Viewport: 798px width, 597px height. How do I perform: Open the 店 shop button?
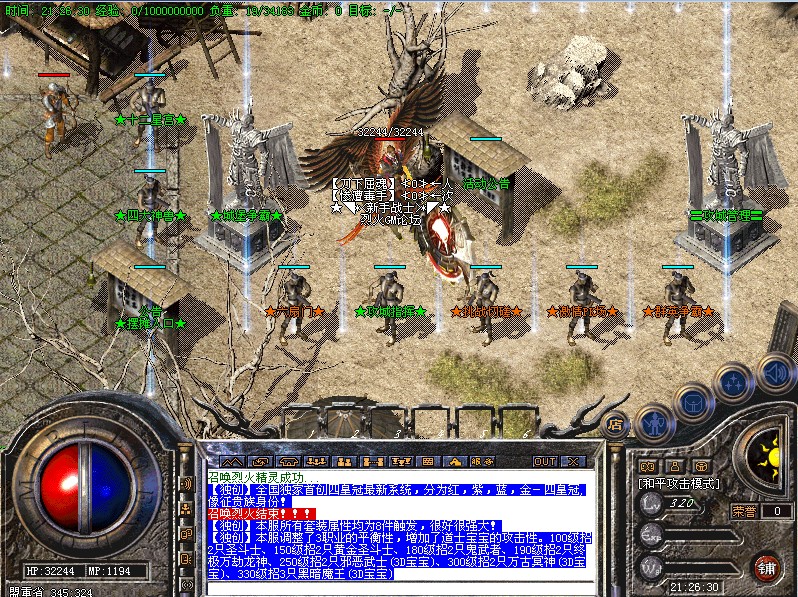coord(616,423)
